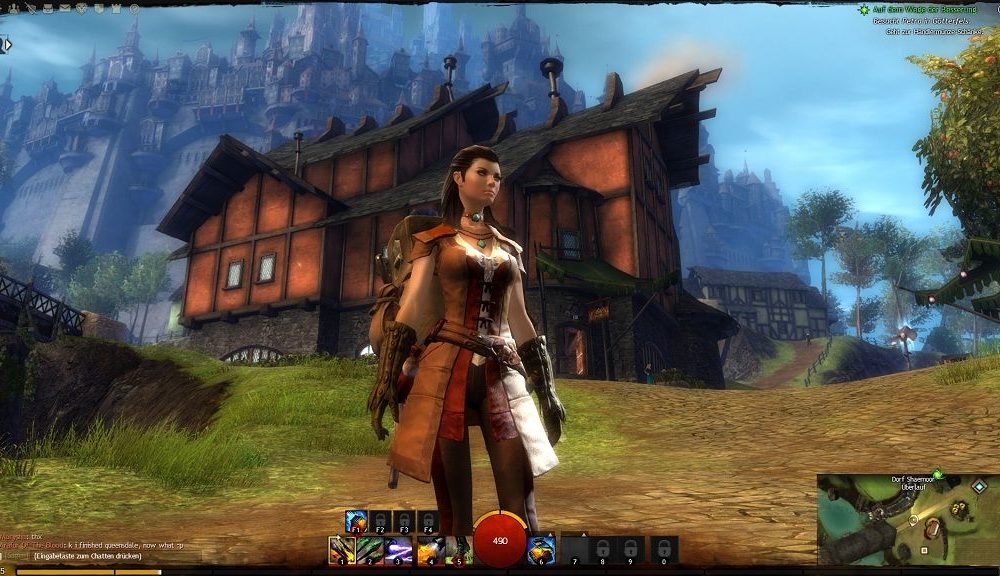Screen dimensions: 1000x576
Task: Expand the side panel arrow at left edge
Action: coord(5,45)
